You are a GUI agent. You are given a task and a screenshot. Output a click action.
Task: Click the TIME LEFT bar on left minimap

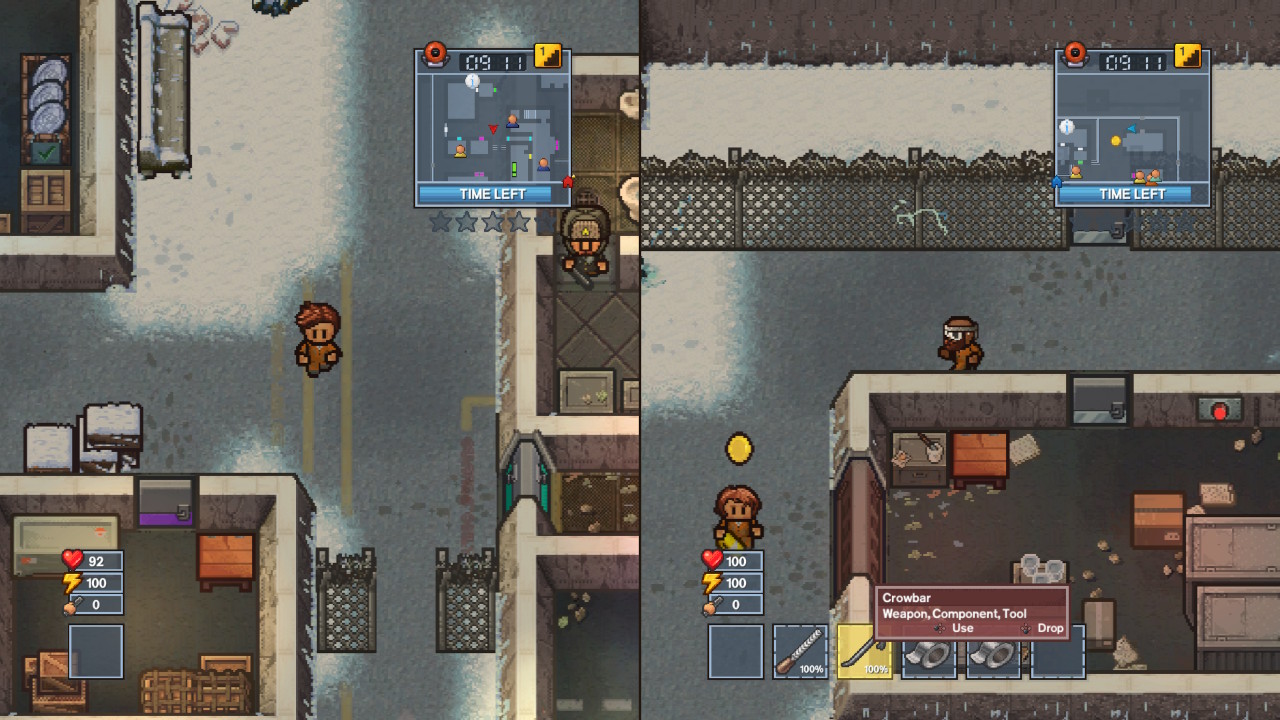492,194
